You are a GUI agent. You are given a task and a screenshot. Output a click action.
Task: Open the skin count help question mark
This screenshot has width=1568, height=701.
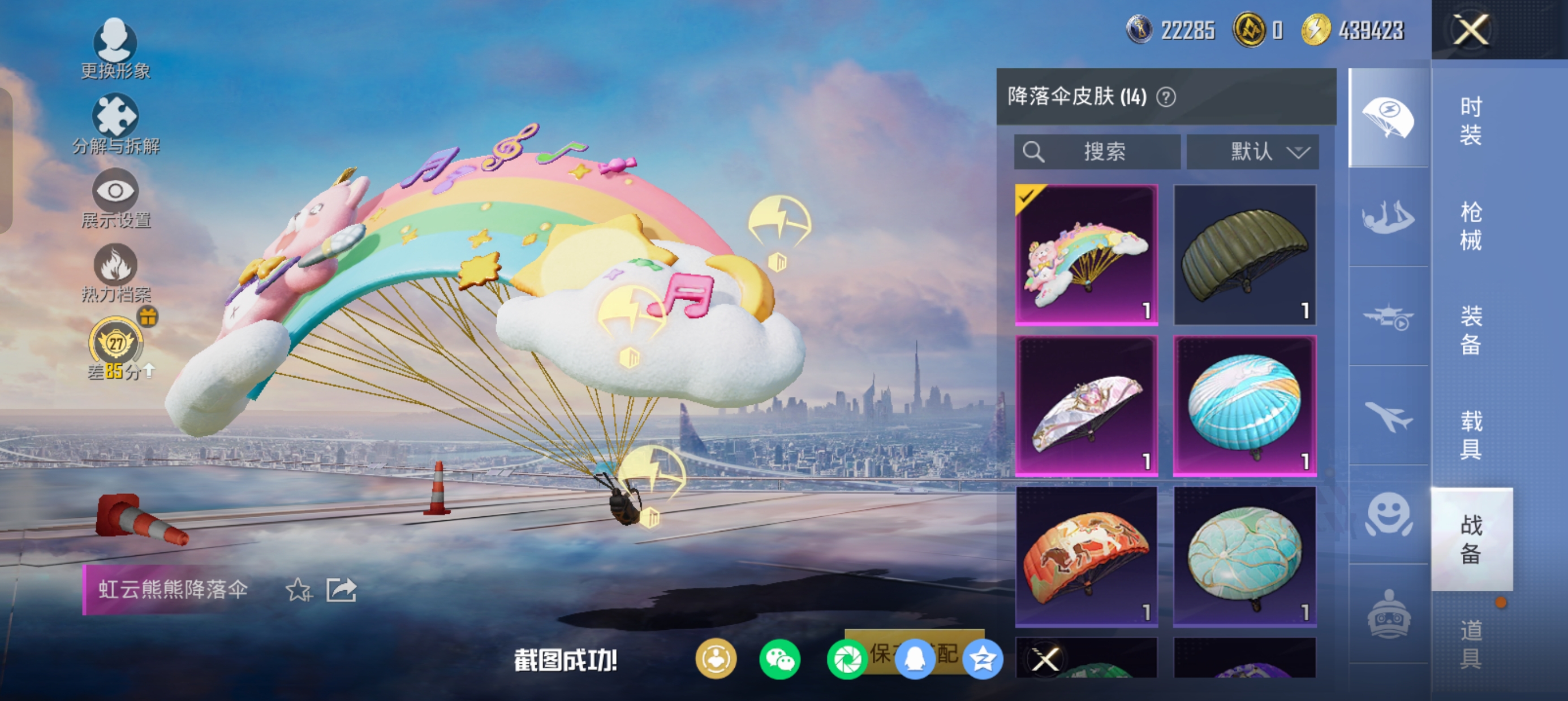pyautogui.click(x=1166, y=97)
